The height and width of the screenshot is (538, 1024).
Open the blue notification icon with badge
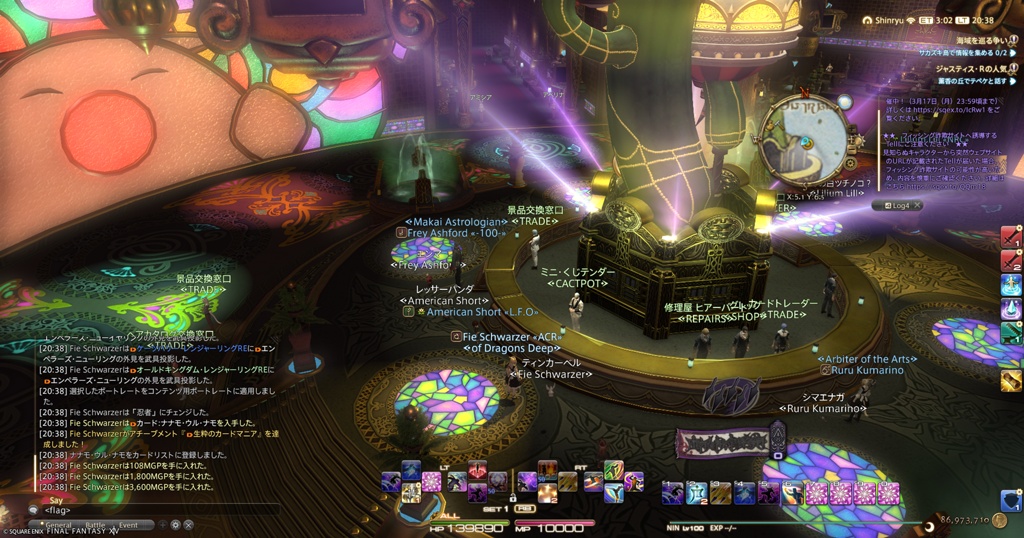(x=1011, y=499)
